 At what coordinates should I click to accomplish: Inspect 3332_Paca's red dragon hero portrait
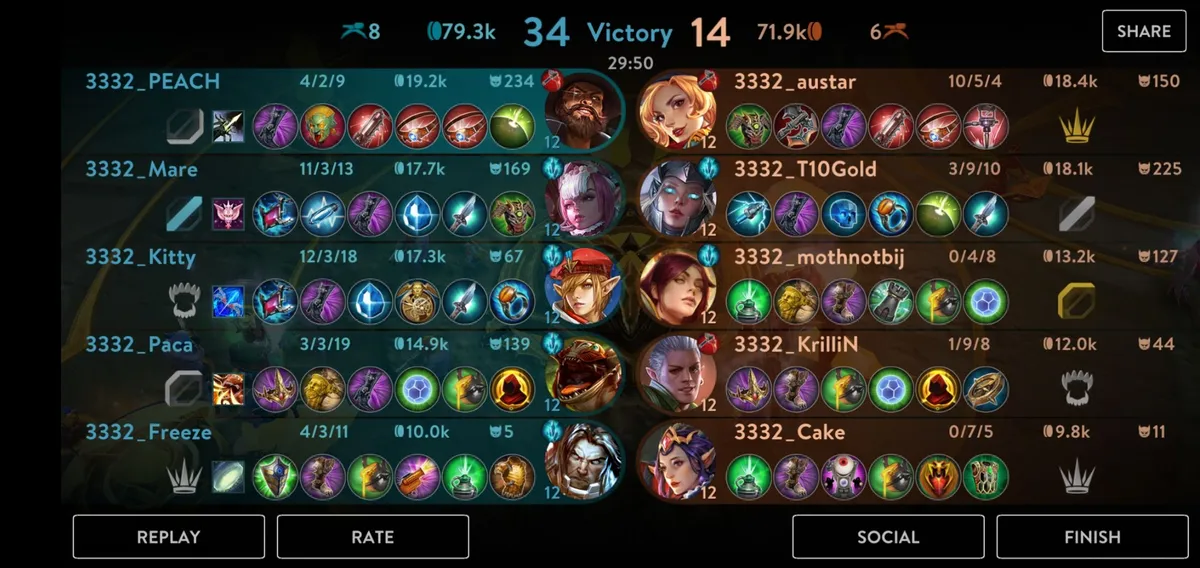coord(582,374)
